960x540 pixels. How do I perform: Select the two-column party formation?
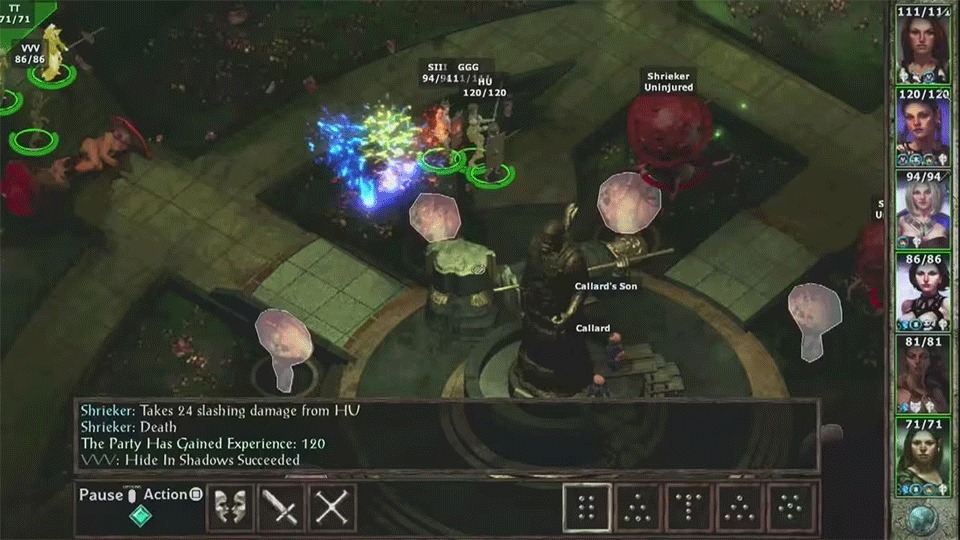tap(587, 508)
